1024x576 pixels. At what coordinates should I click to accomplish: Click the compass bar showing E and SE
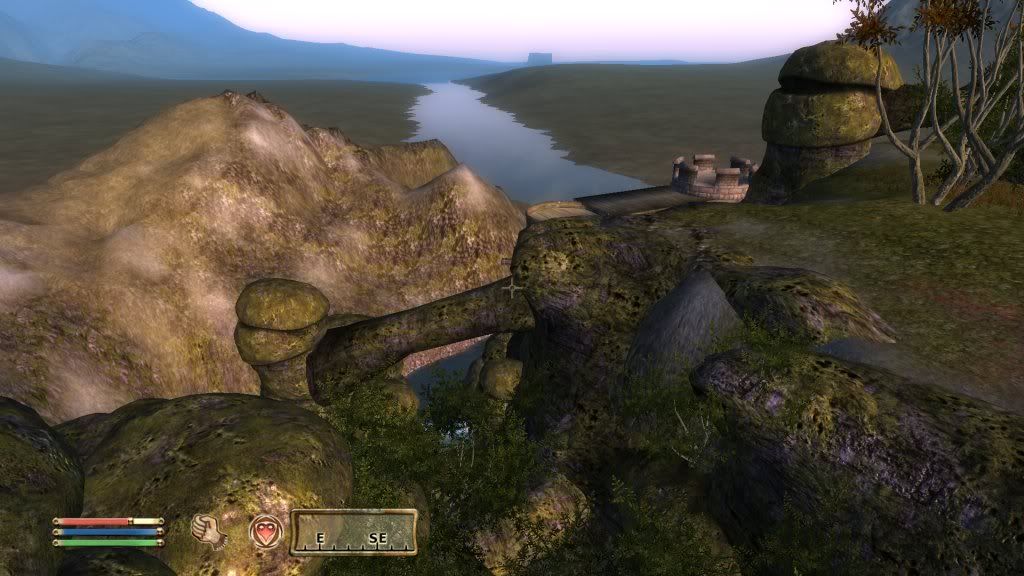tap(353, 532)
